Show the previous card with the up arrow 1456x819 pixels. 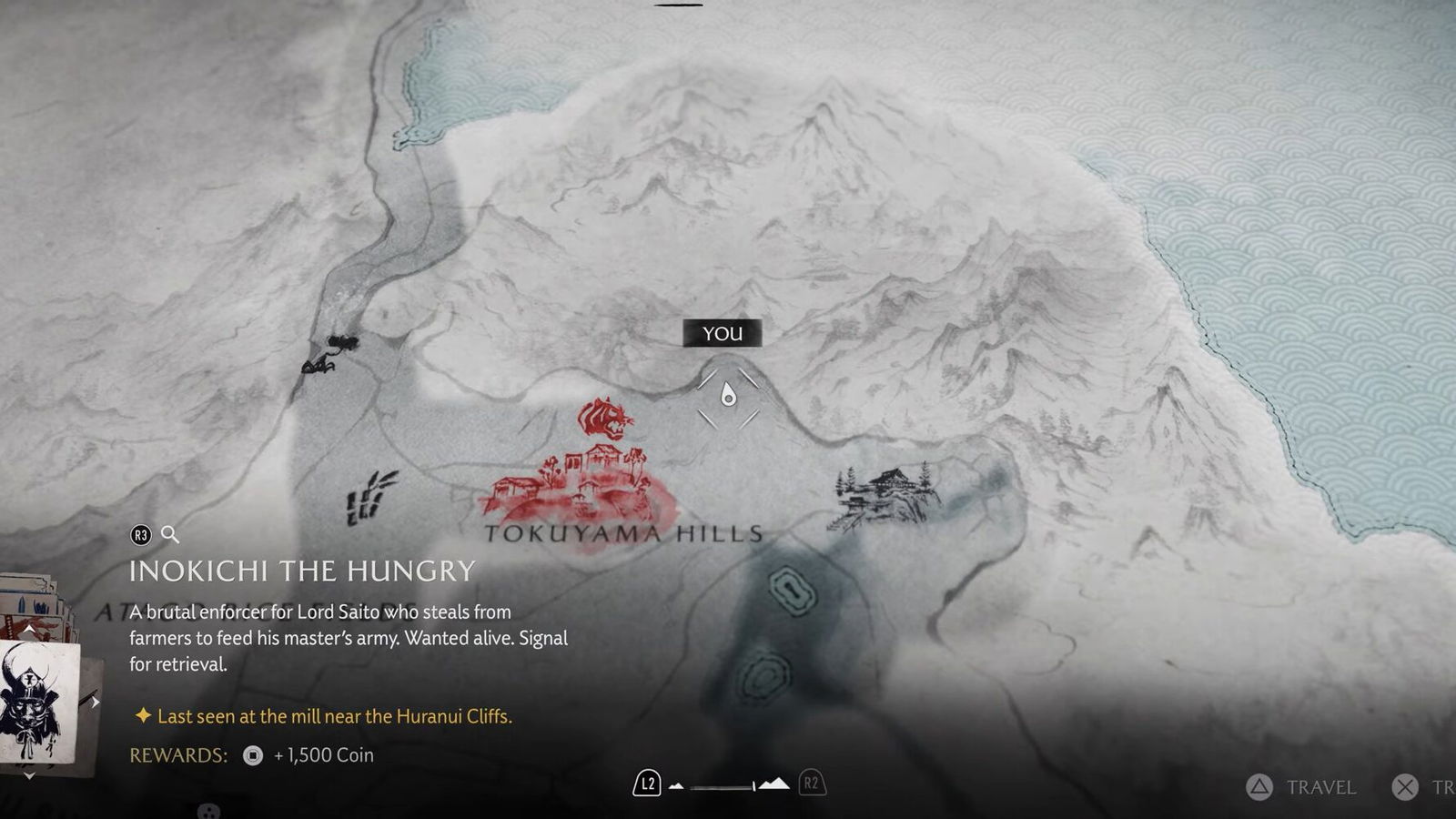[x=29, y=629]
